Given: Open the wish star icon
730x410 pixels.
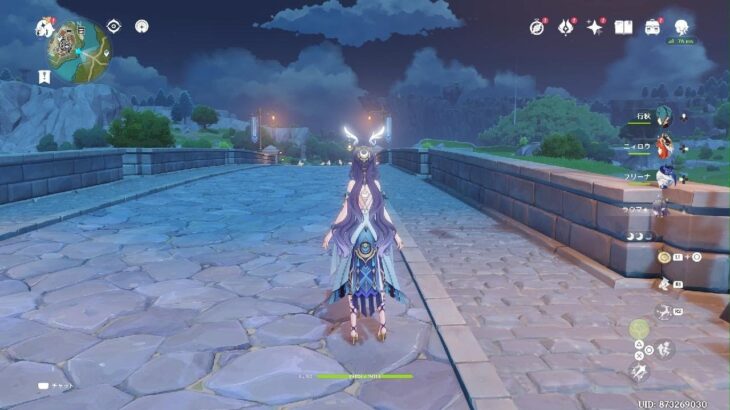Looking at the screenshot, I should (595, 27).
